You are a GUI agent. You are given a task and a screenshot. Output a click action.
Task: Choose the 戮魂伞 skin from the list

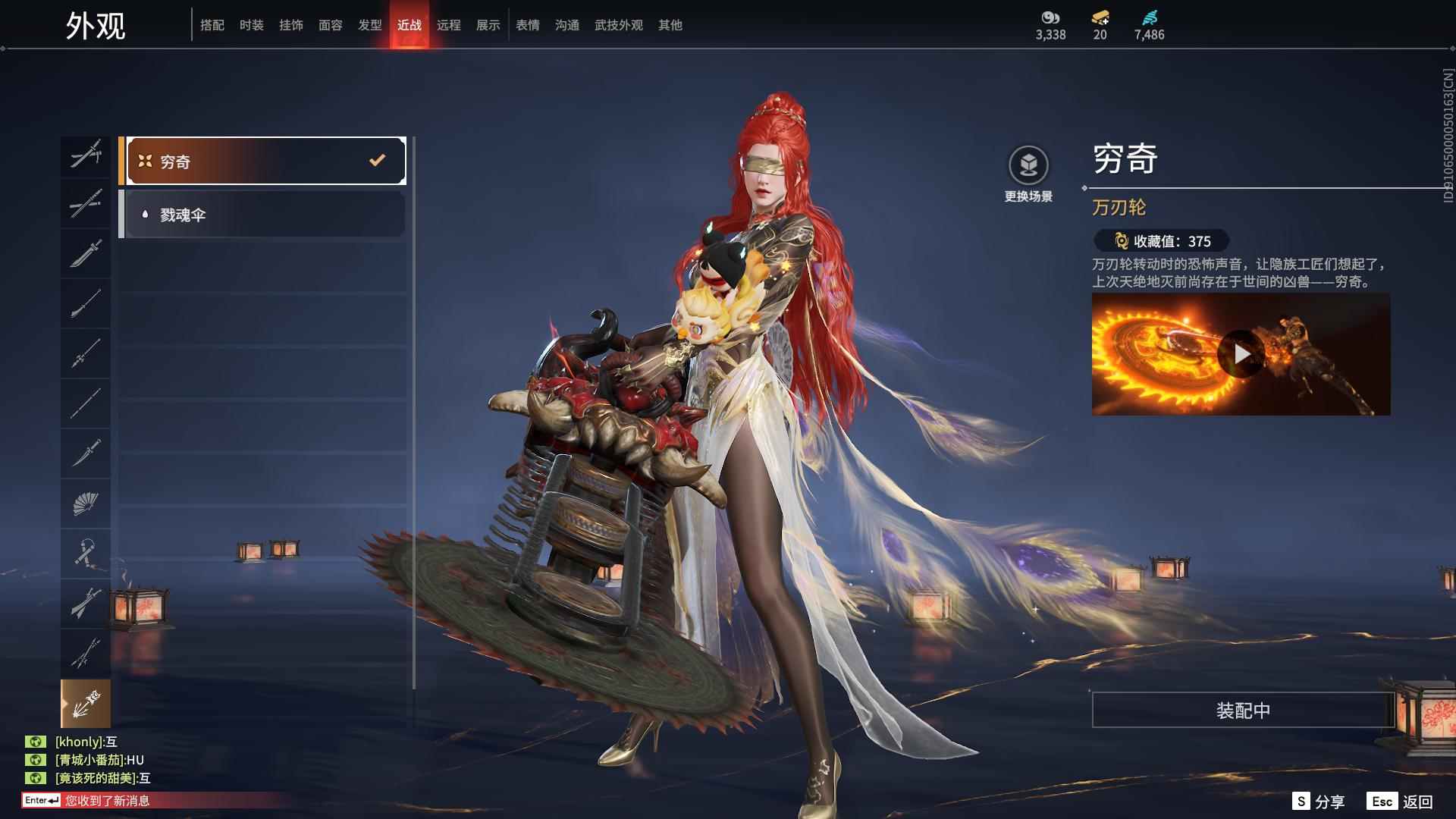pyautogui.click(x=265, y=215)
